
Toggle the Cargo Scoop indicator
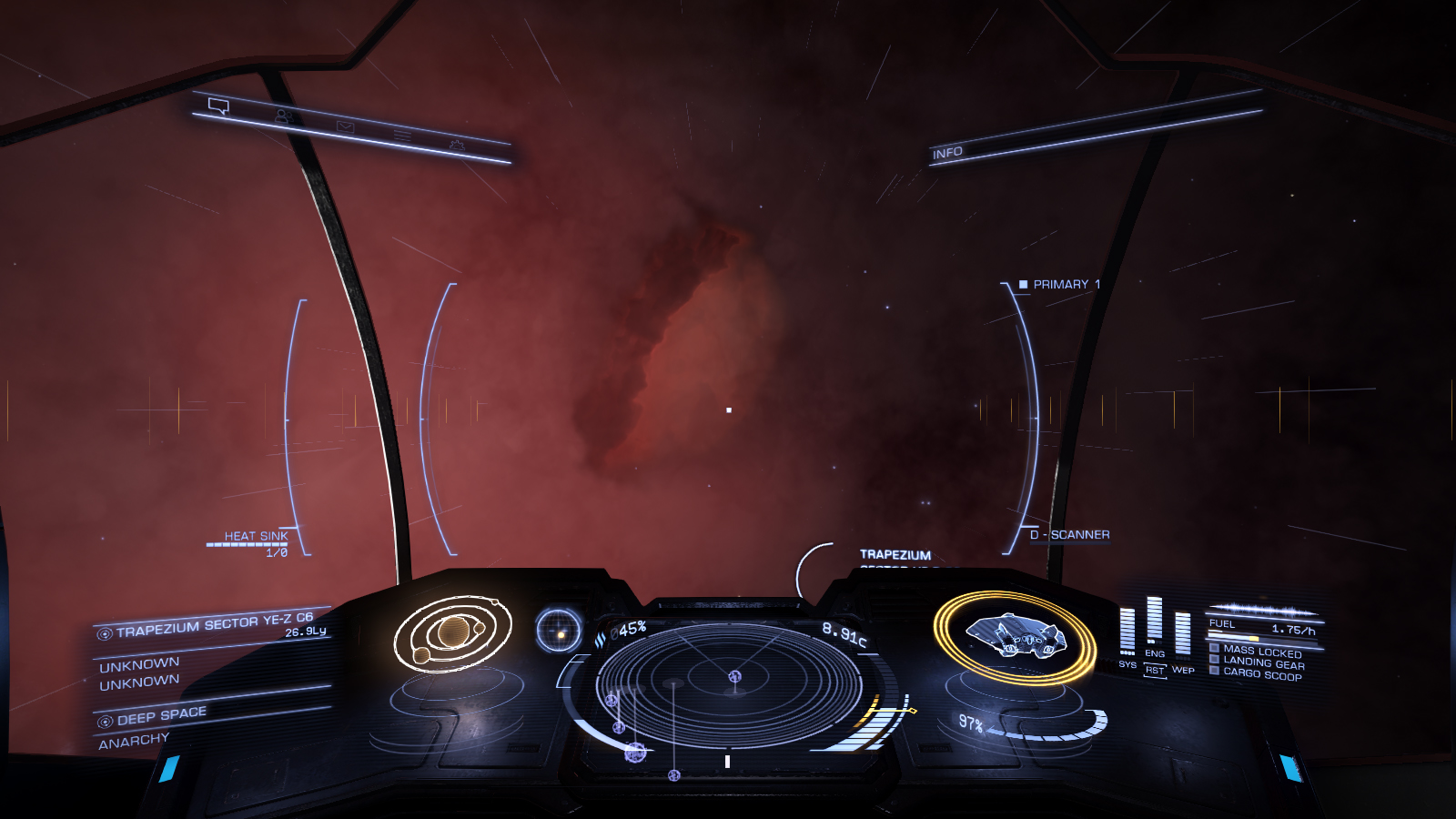coord(1261,674)
